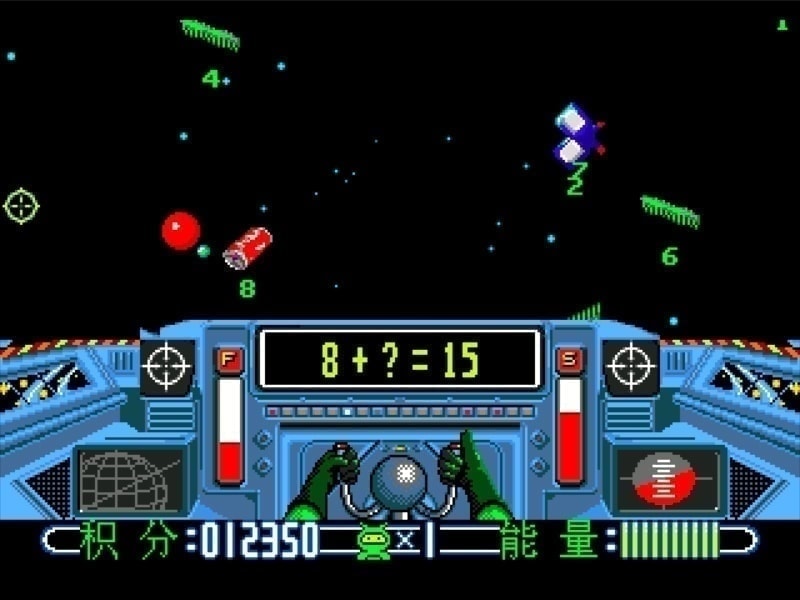Open the wireframe radar grid display

(x=131, y=479)
